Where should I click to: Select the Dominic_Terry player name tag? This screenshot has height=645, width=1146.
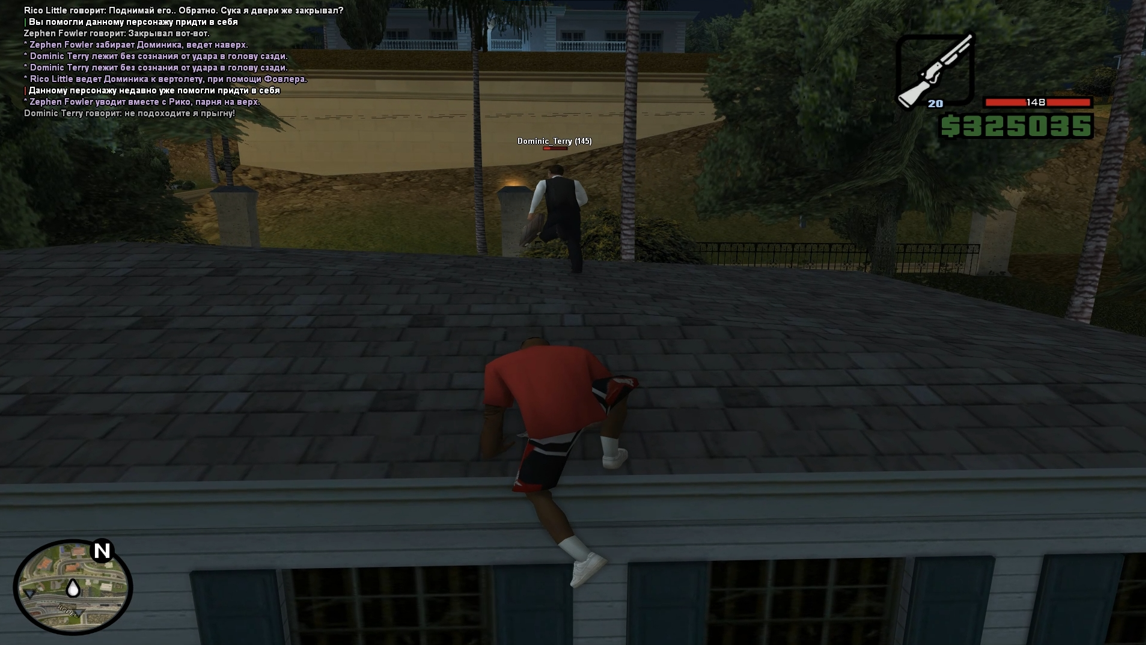point(554,141)
